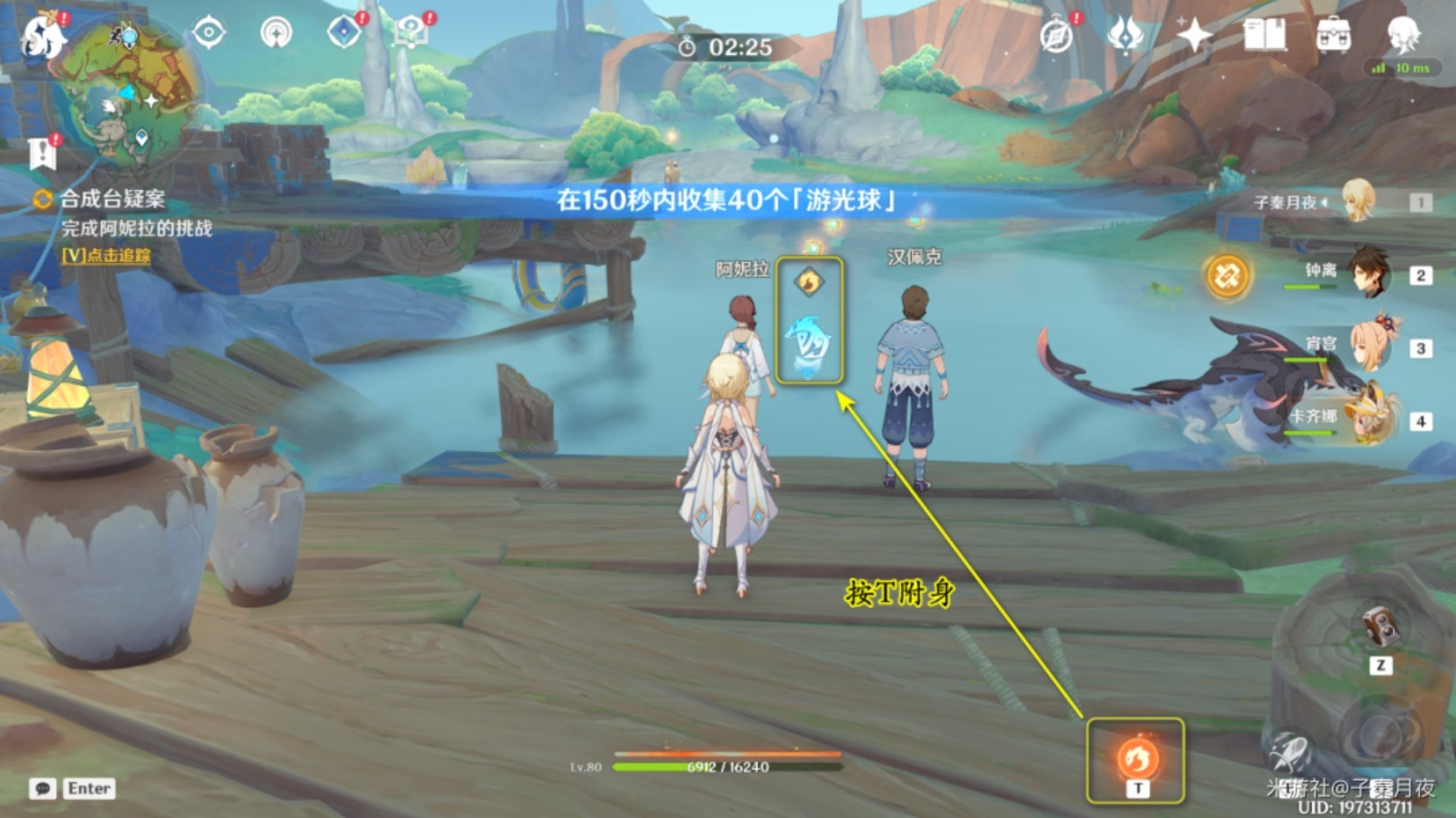This screenshot has width=1456, height=818.
Task: Open the compass icon in the top bar
Action: (x=1056, y=36)
